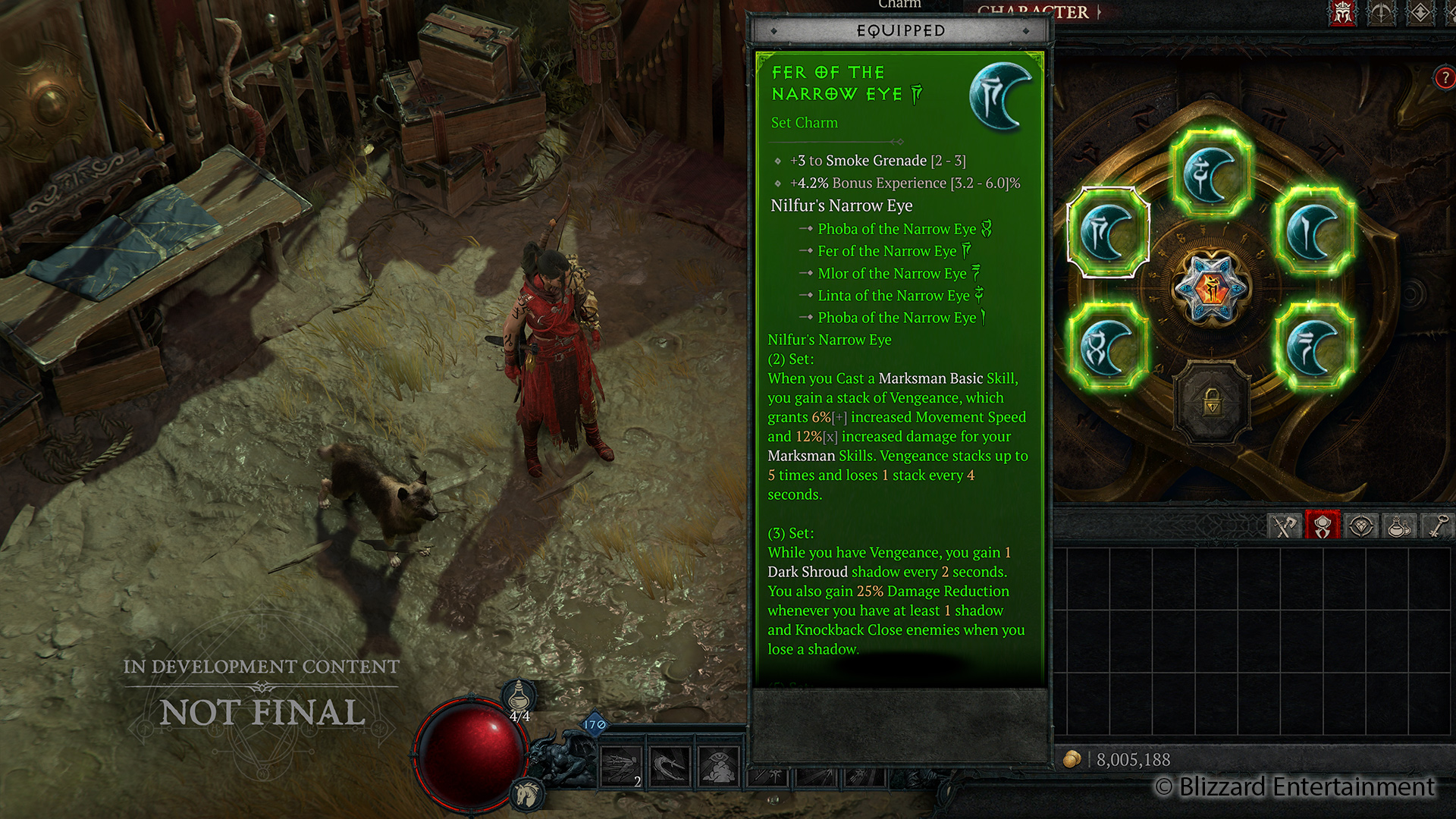
Task: Select the locked charm slot with padlock
Action: tap(1211, 403)
